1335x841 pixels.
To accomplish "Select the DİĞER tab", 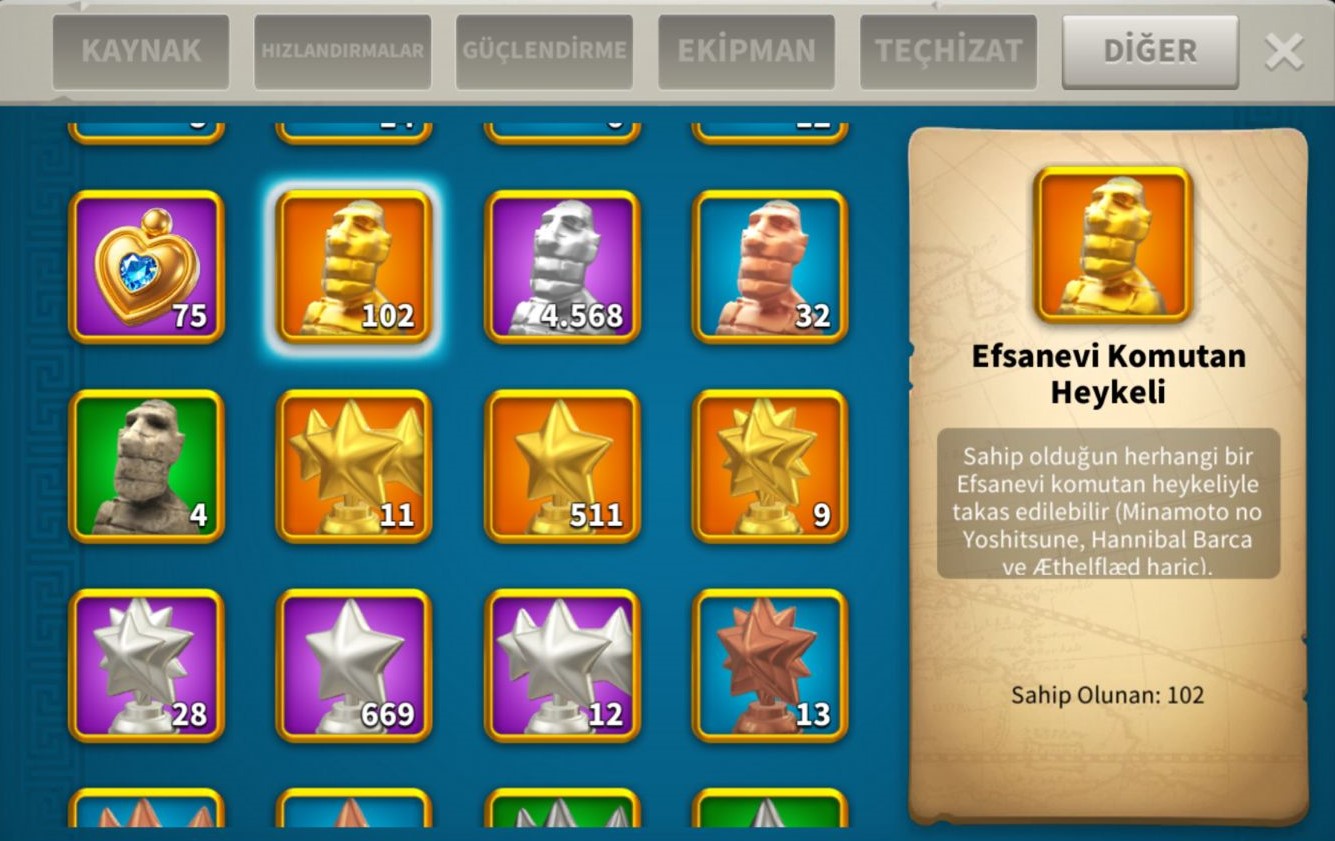I will tap(1150, 51).
